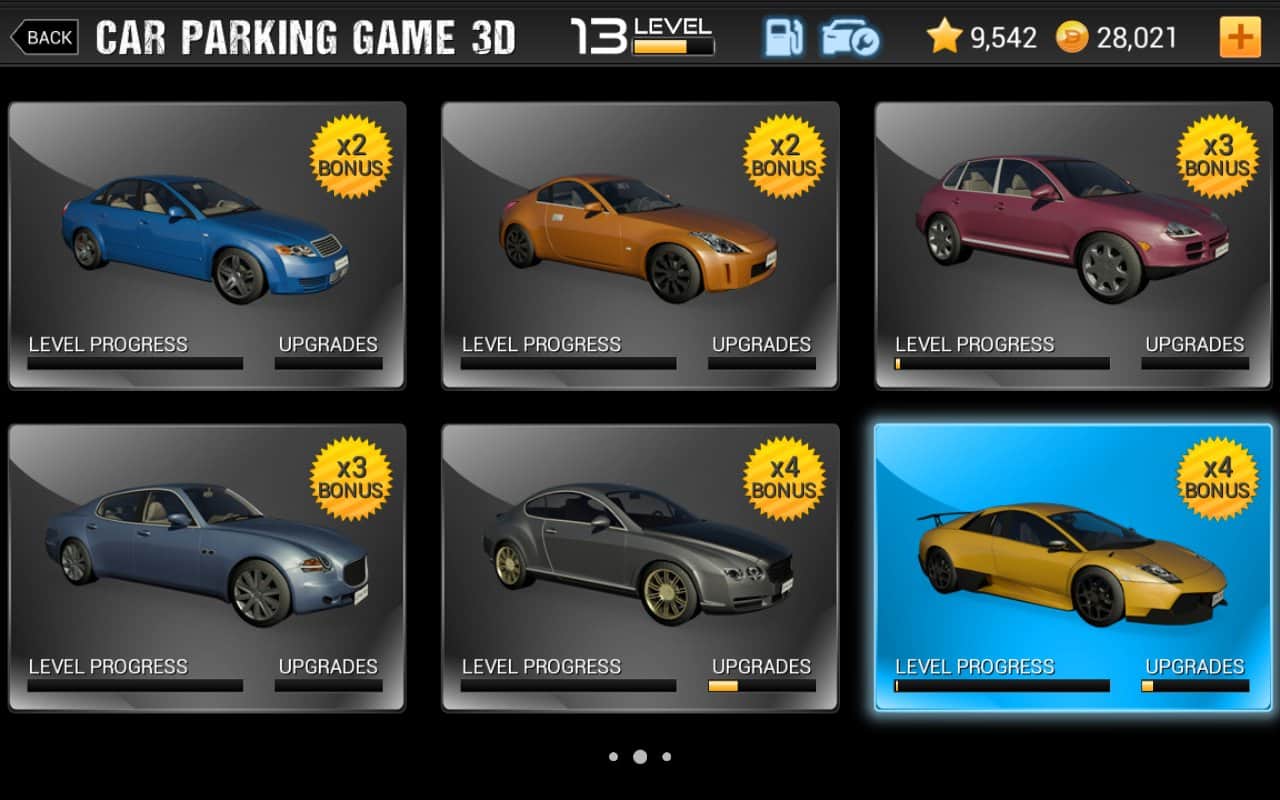Choose the silver coupe with gold wheels
The width and height of the screenshot is (1280, 800).
640,567
